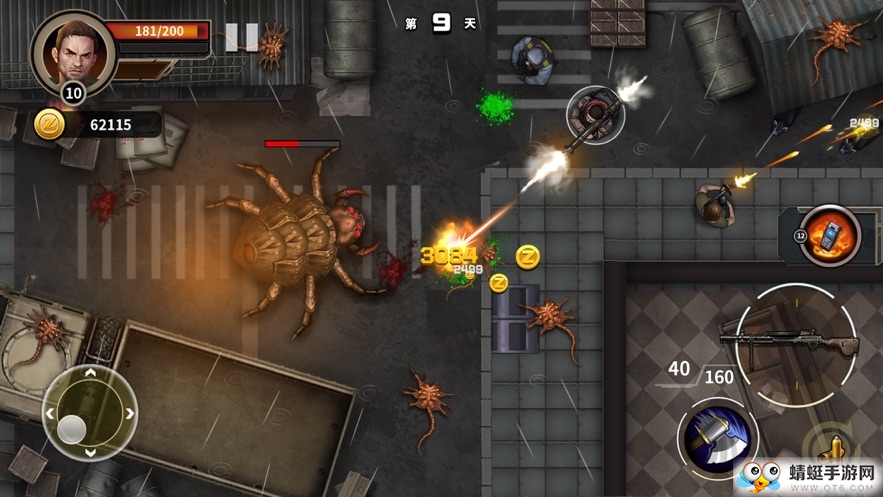Swing the axe melee attack button
883x497 pixels.
(x=718, y=438)
